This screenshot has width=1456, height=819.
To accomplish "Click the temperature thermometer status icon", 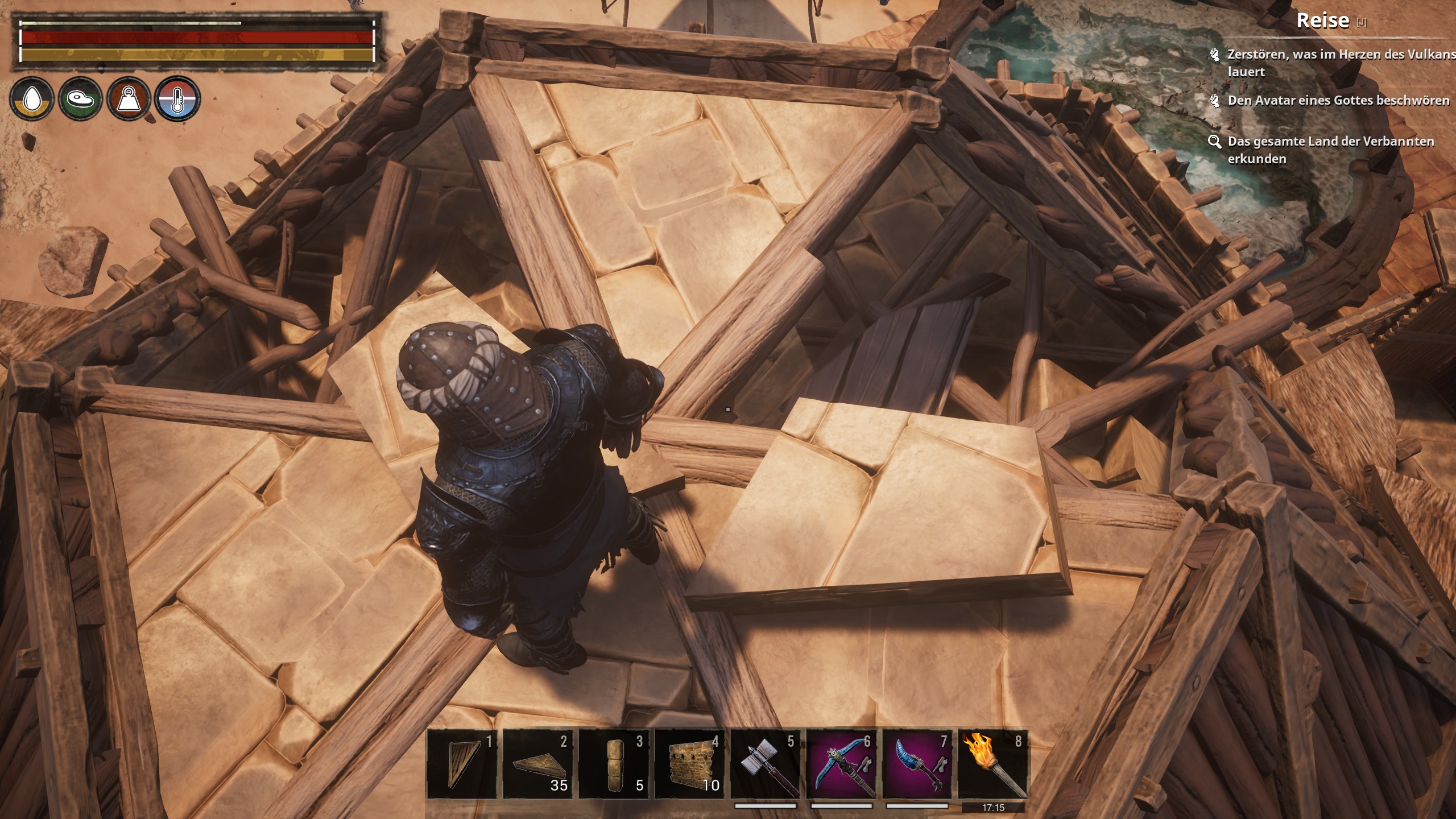I will (x=177, y=100).
